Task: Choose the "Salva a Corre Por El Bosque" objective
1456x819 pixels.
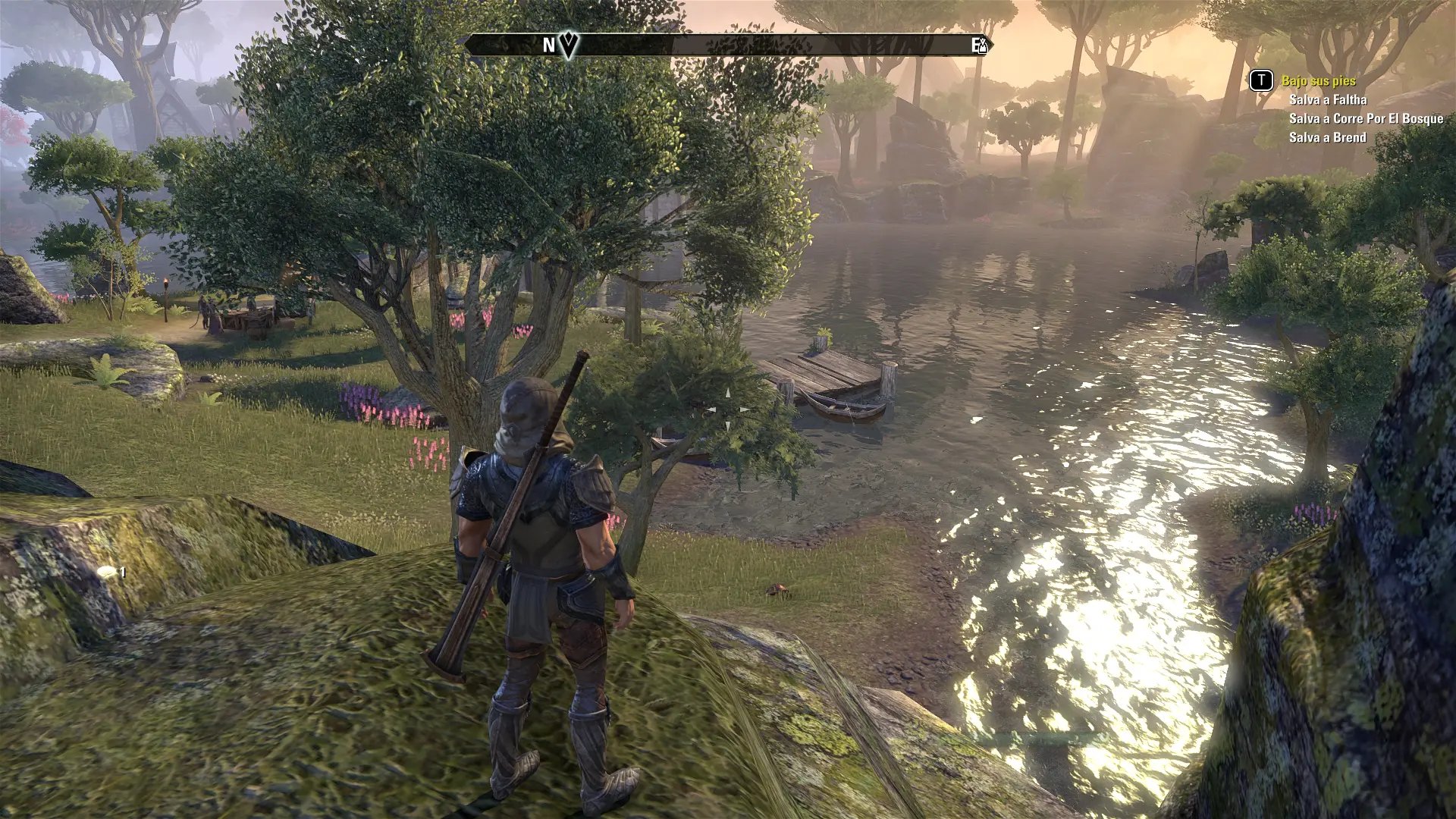Action: 1366,118
